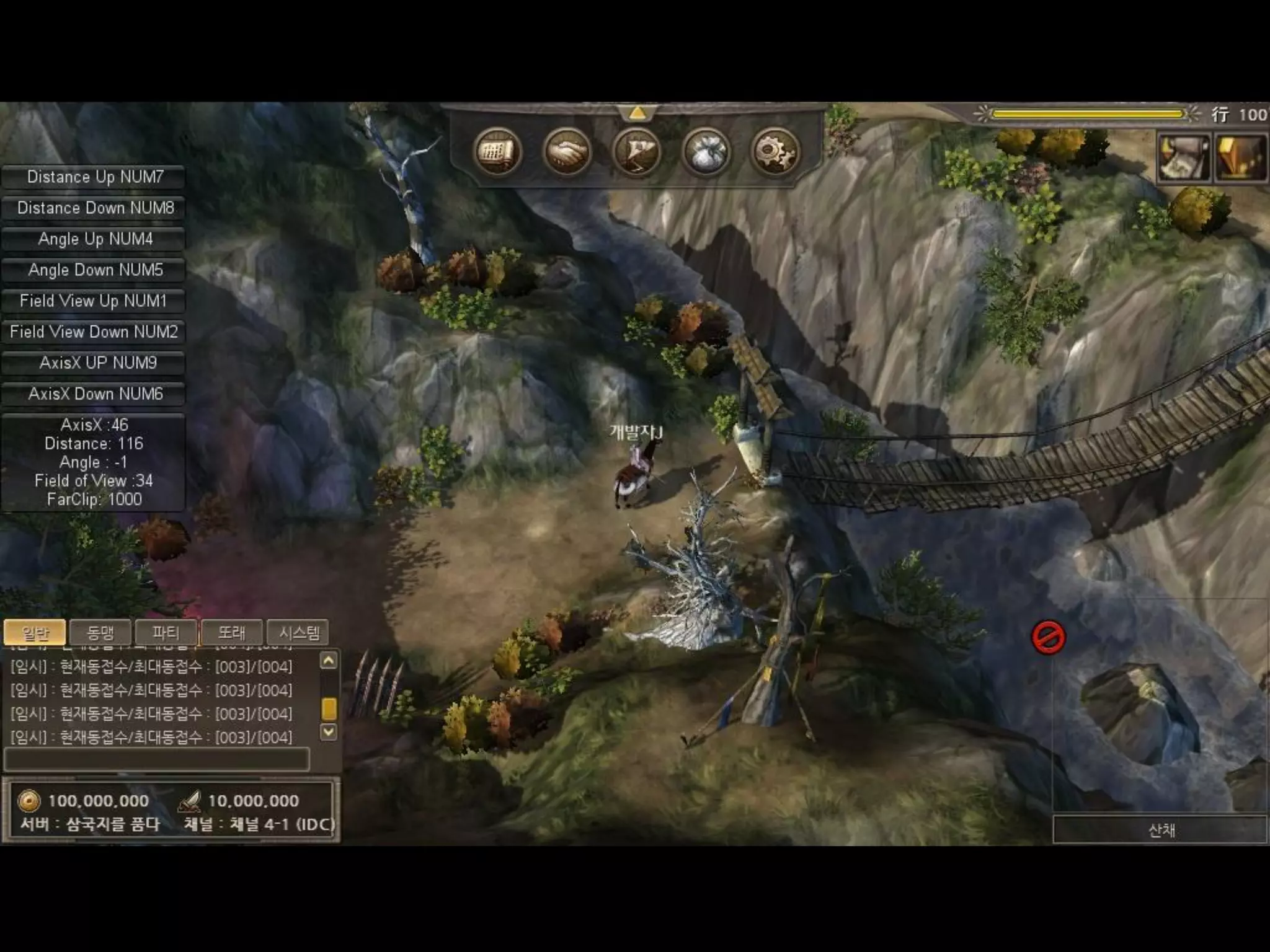Open the scroll document icon in the top bar
This screenshot has width=1270, height=952.
pos(496,152)
